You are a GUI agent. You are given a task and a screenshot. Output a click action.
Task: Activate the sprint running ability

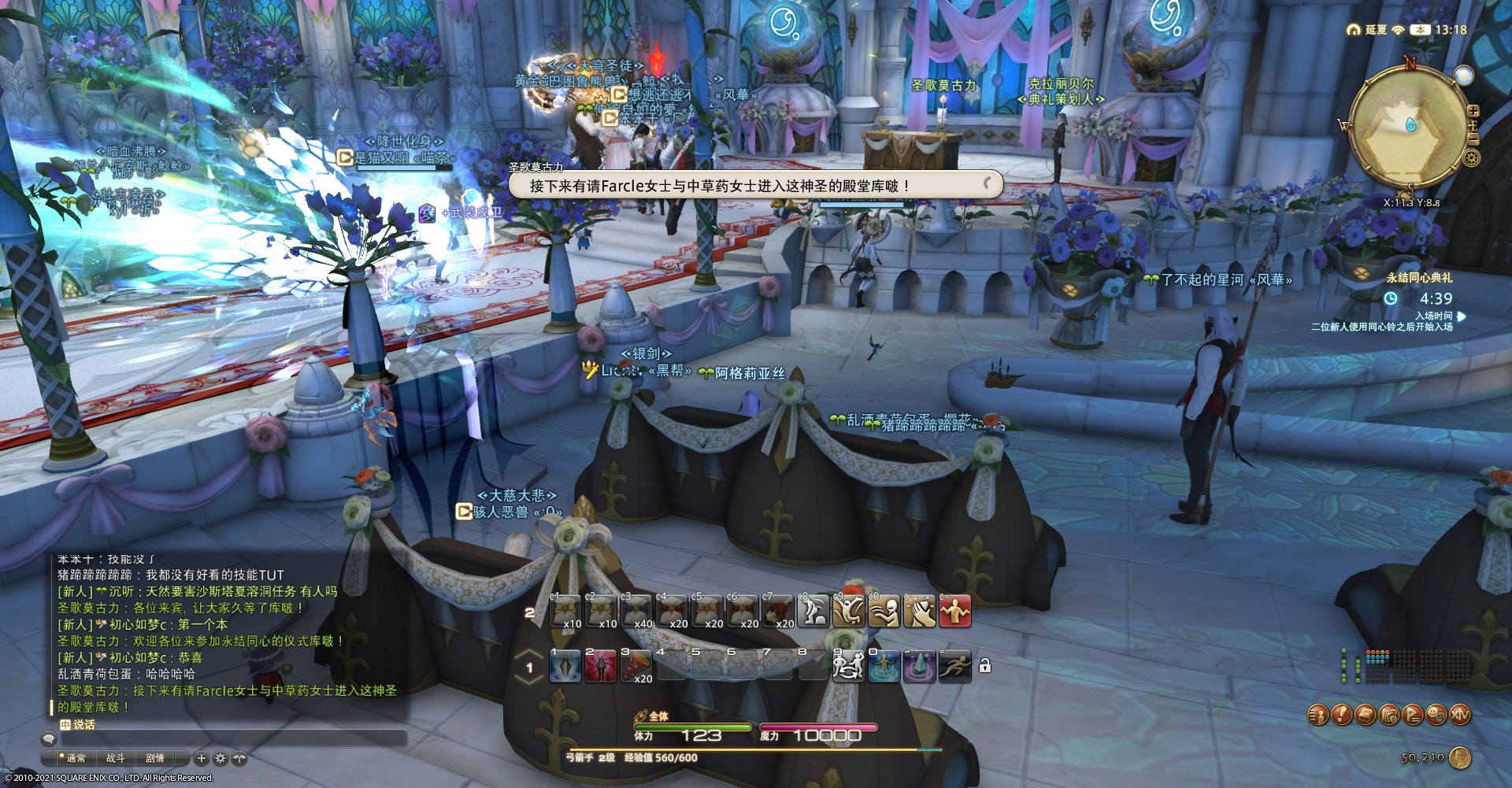click(x=954, y=666)
